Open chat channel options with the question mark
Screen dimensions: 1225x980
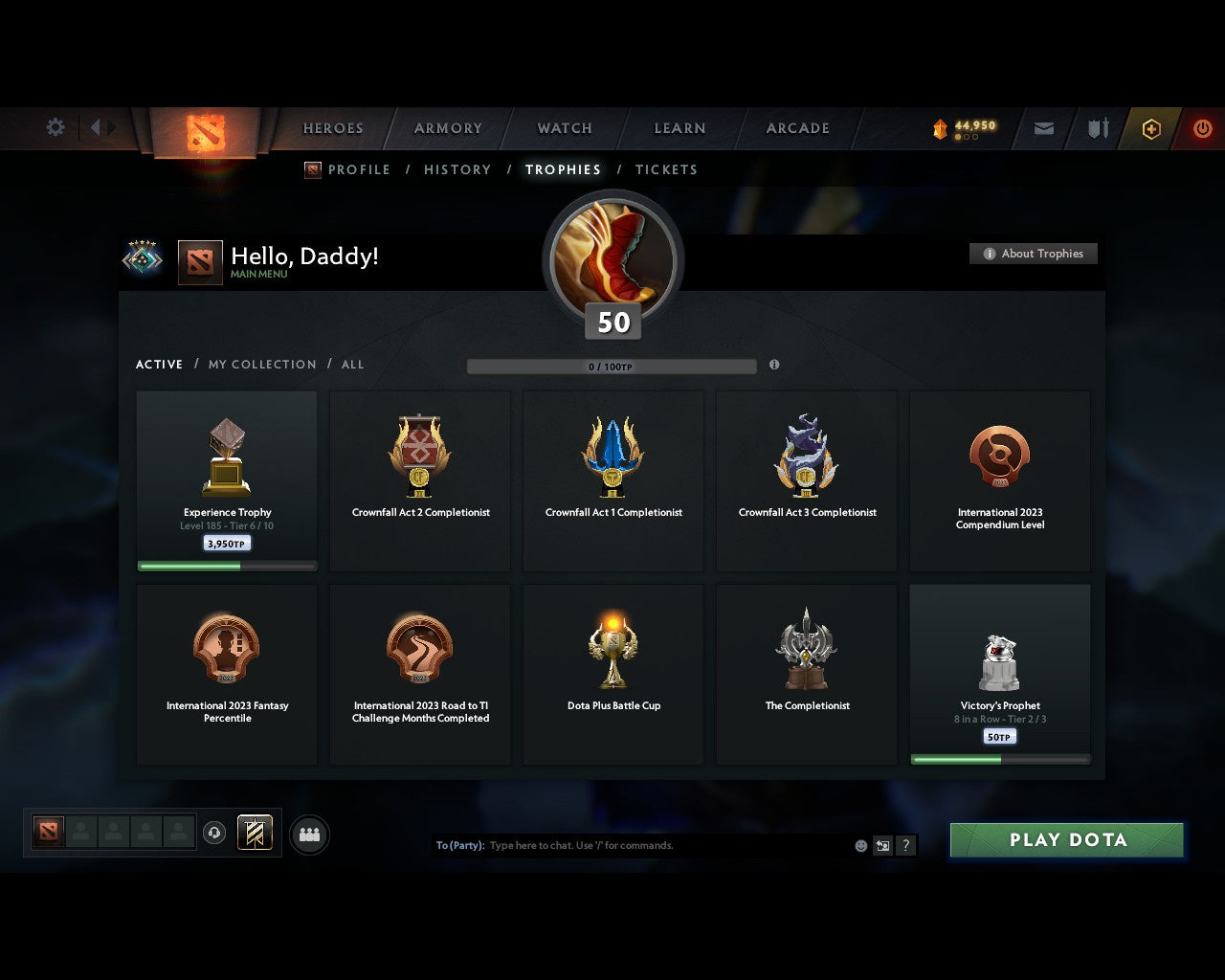tap(905, 845)
